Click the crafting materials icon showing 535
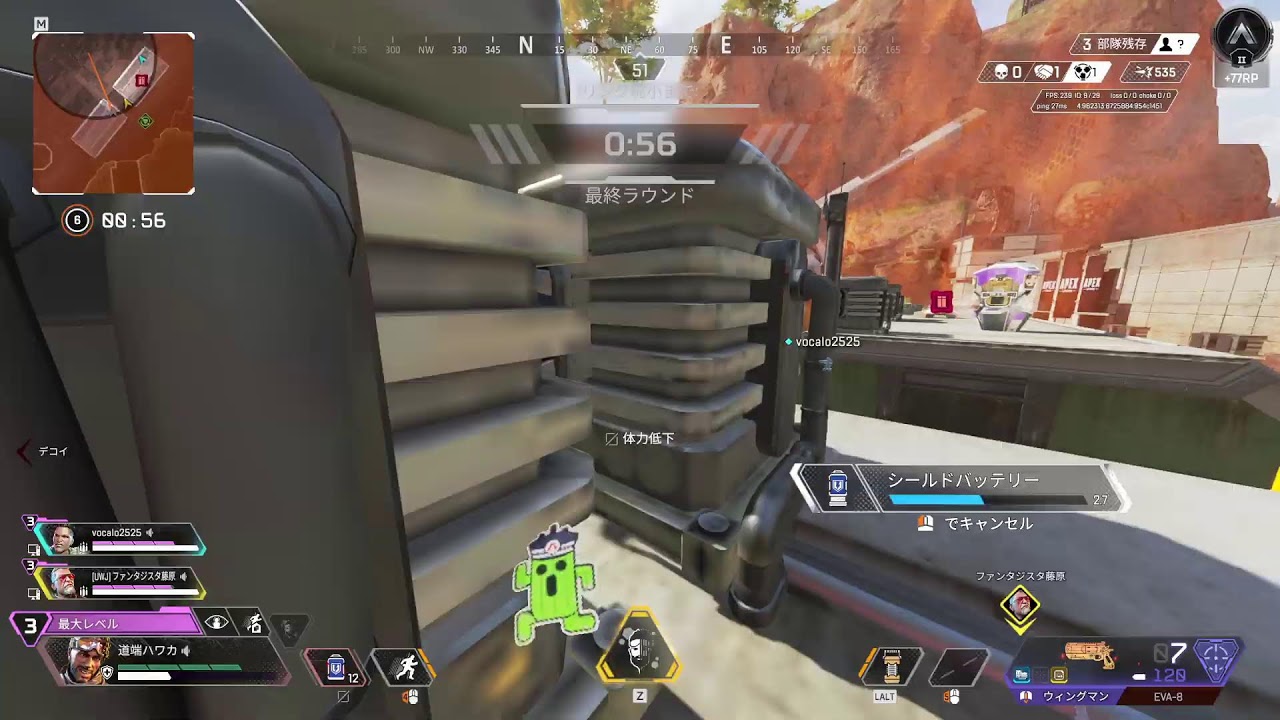Screen dimensions: 1280x720 1145,71
